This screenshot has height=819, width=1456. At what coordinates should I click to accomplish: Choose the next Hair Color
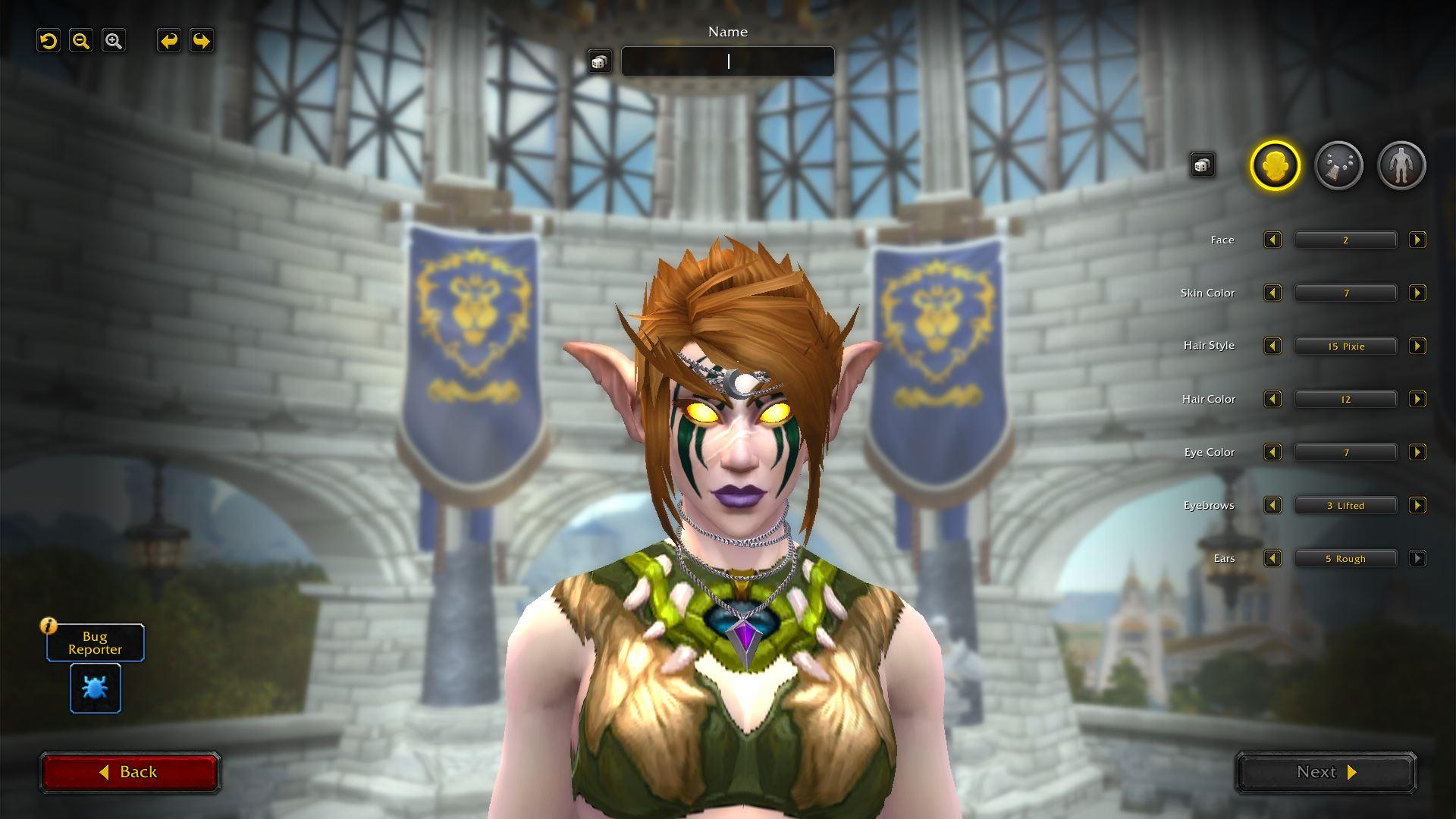[1417, 400]
